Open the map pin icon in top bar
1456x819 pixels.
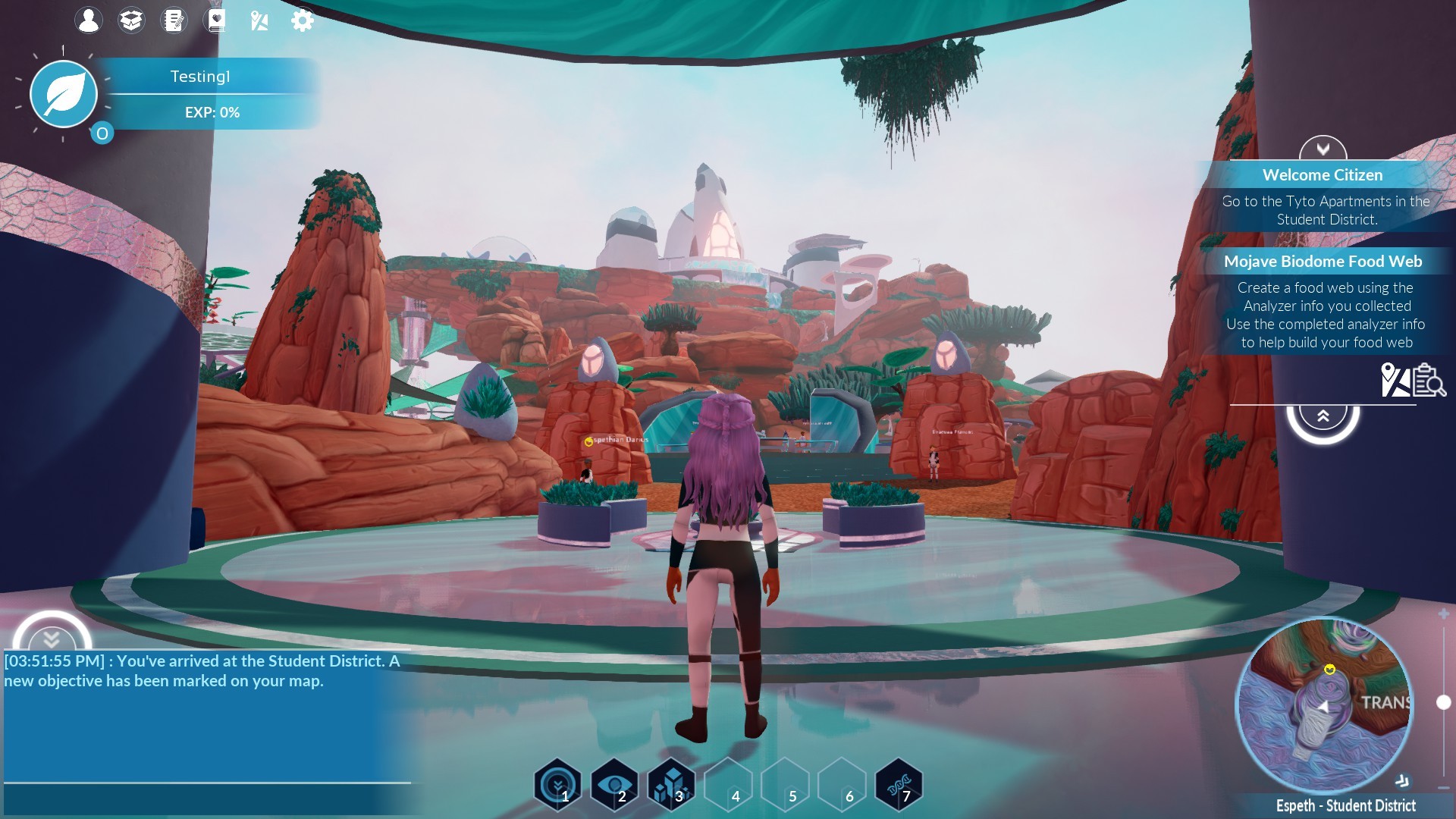[259, 20]
